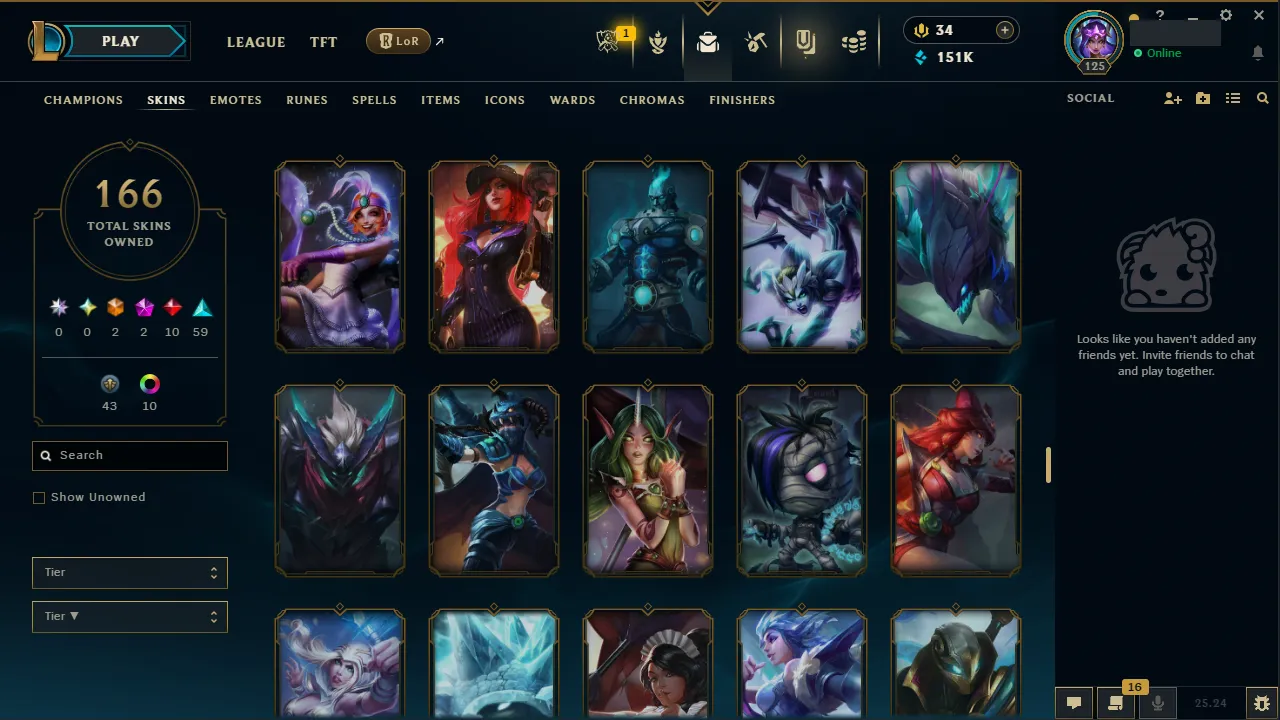
Task: Click the Online status indicator
Action: coord(1158,53)
